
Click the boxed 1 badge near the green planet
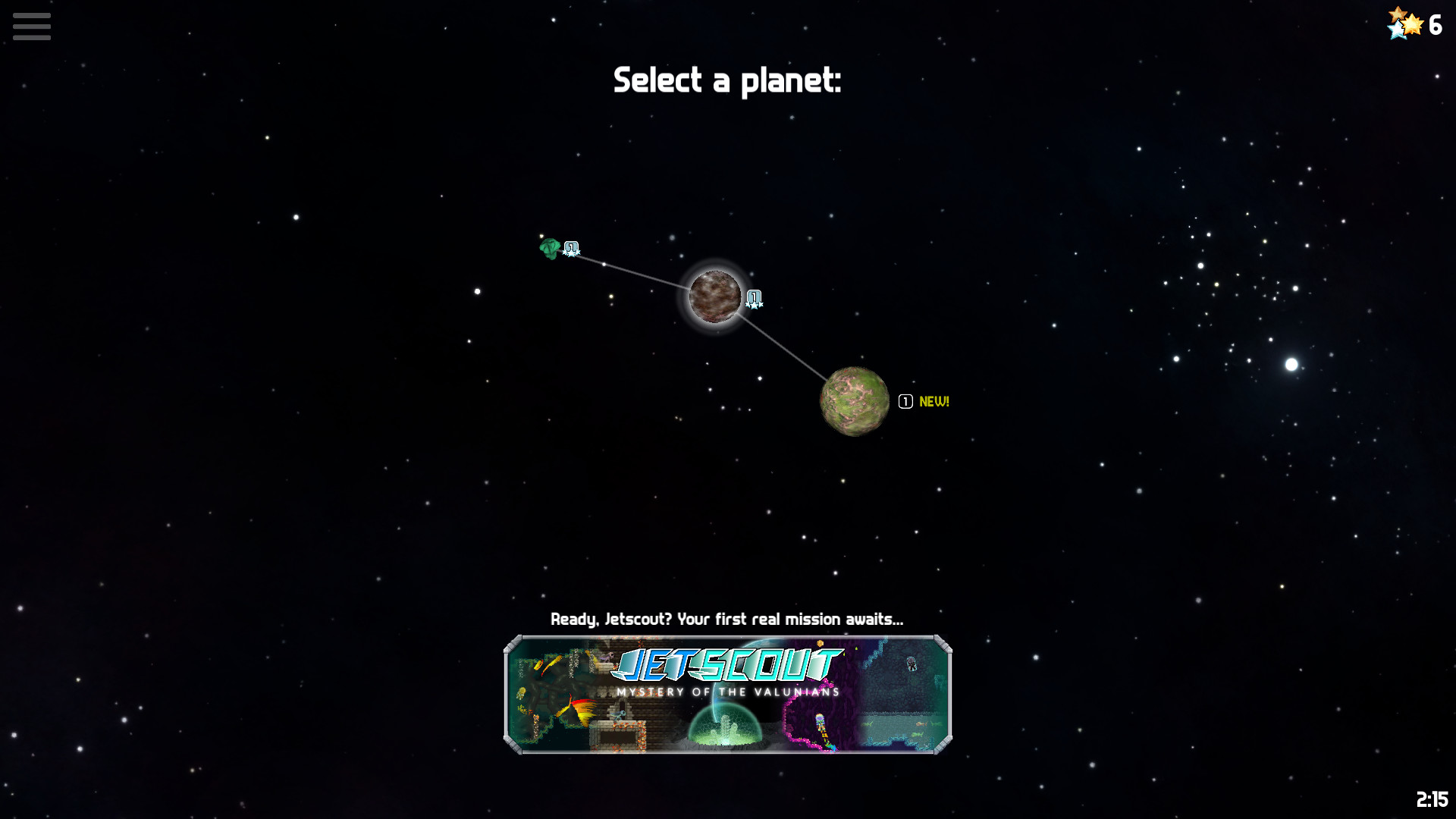[x=904, y=401]
